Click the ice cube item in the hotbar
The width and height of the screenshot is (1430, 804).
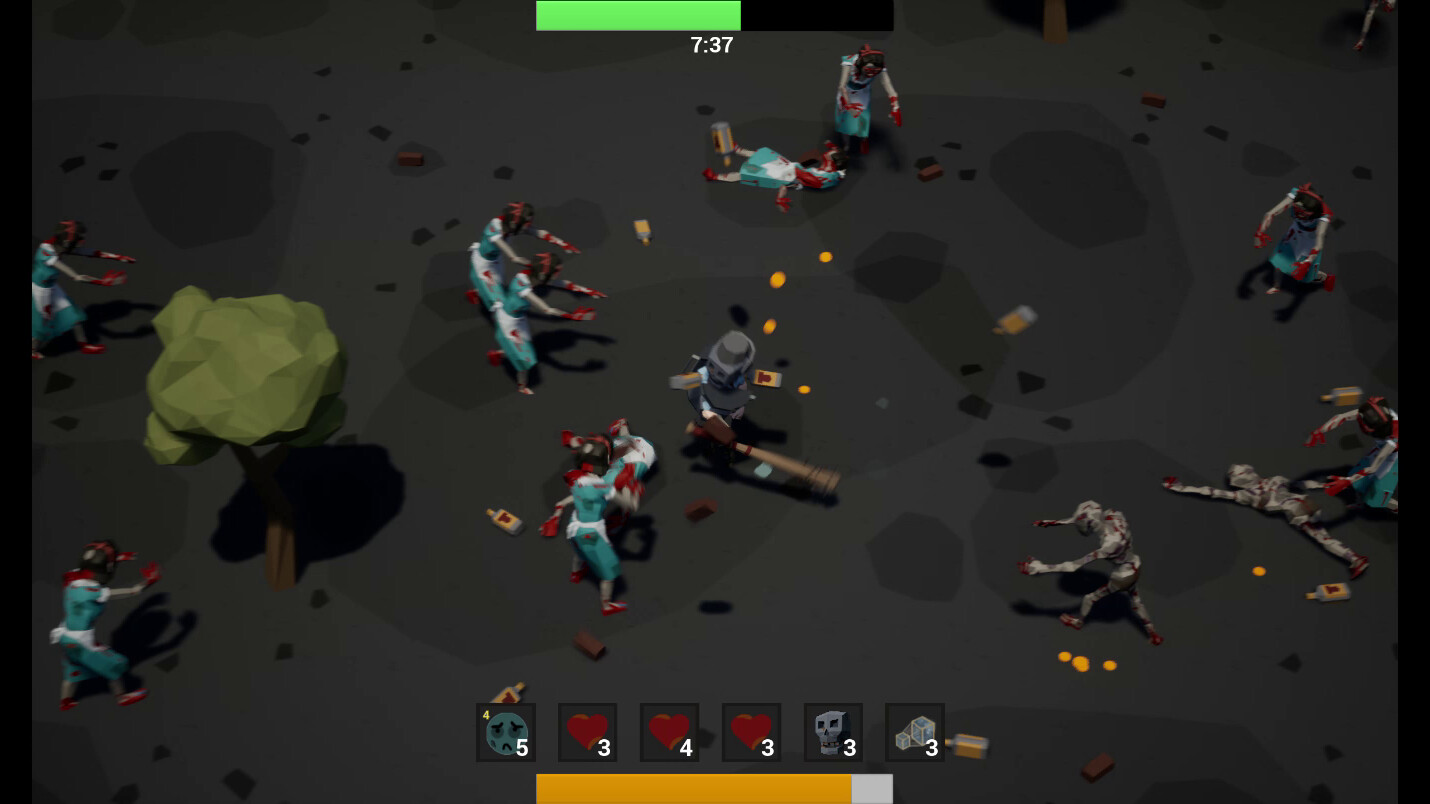(x=915, y=732)
